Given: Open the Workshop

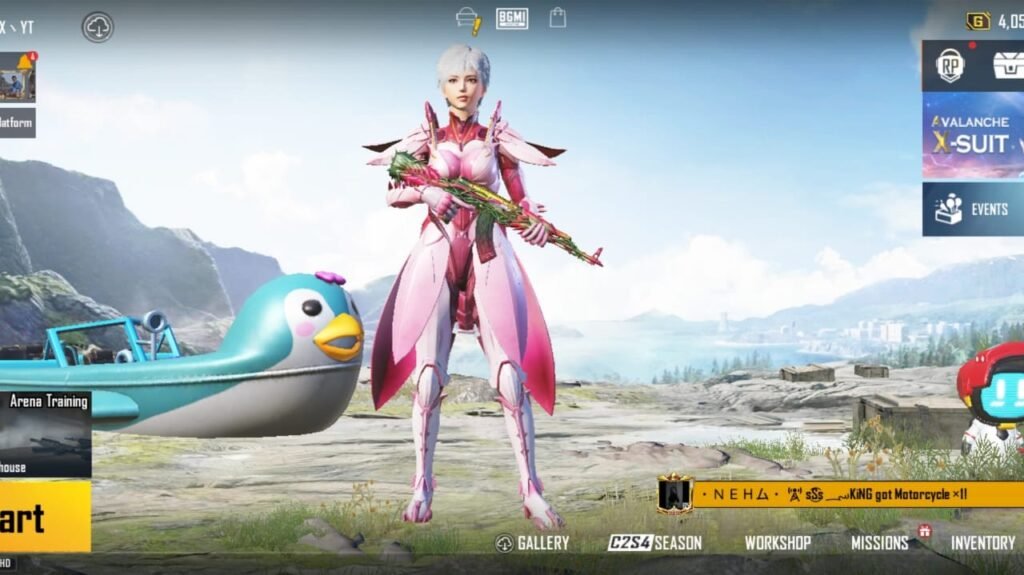Looking at the screenshot, I should (x=777, y=543).
